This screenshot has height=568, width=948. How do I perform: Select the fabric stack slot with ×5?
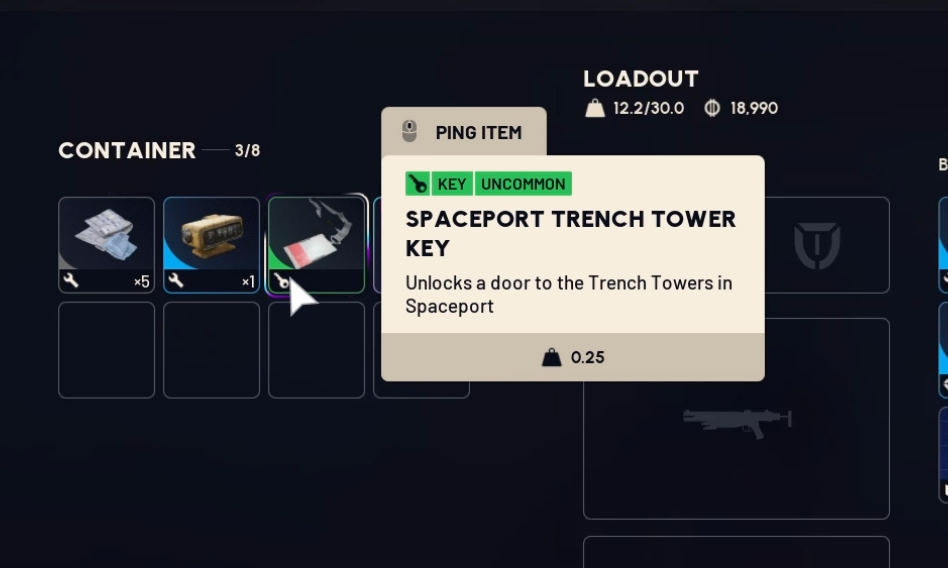(x=106, y=244)
